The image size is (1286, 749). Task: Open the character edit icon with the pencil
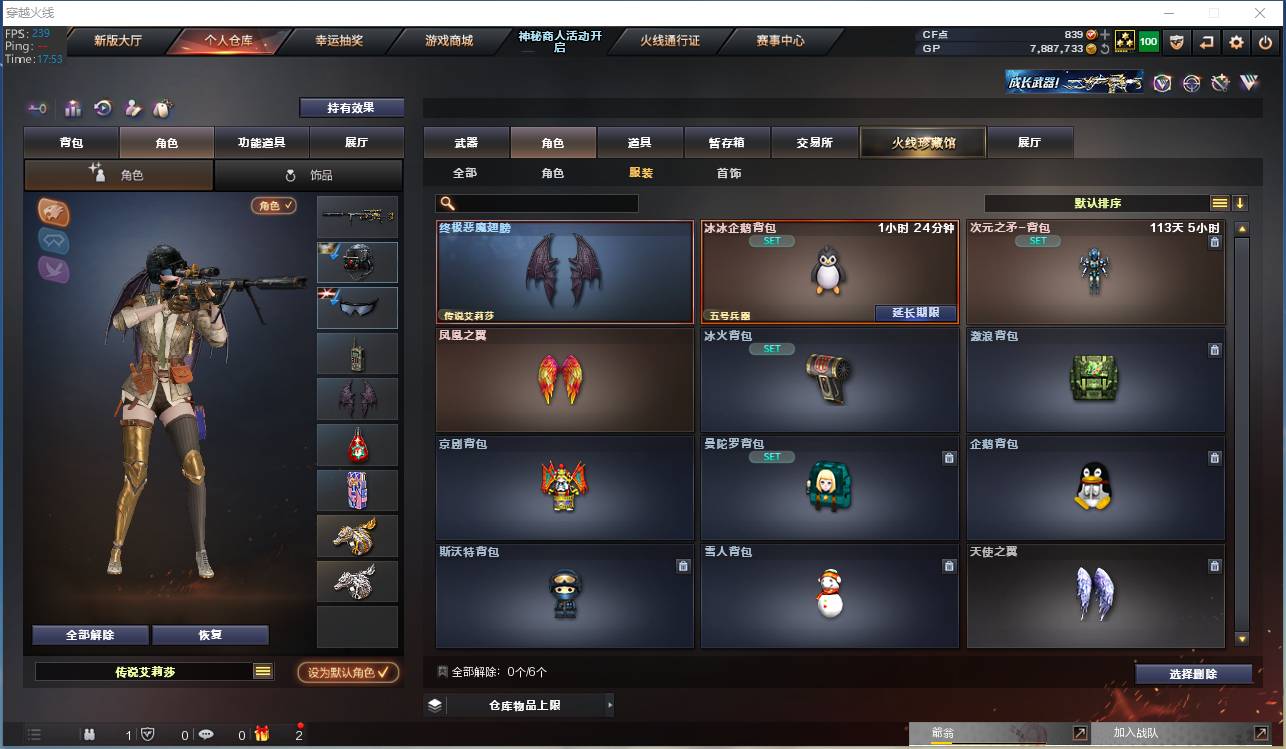(133, 107)
